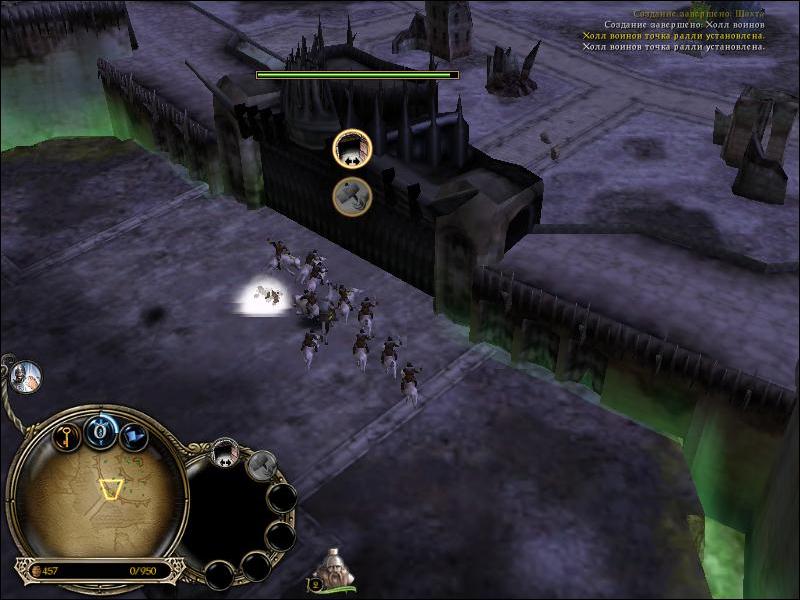Select the hero portrait on the chain
The width and height of the screenshot is (800, 600).
(25, 375)
